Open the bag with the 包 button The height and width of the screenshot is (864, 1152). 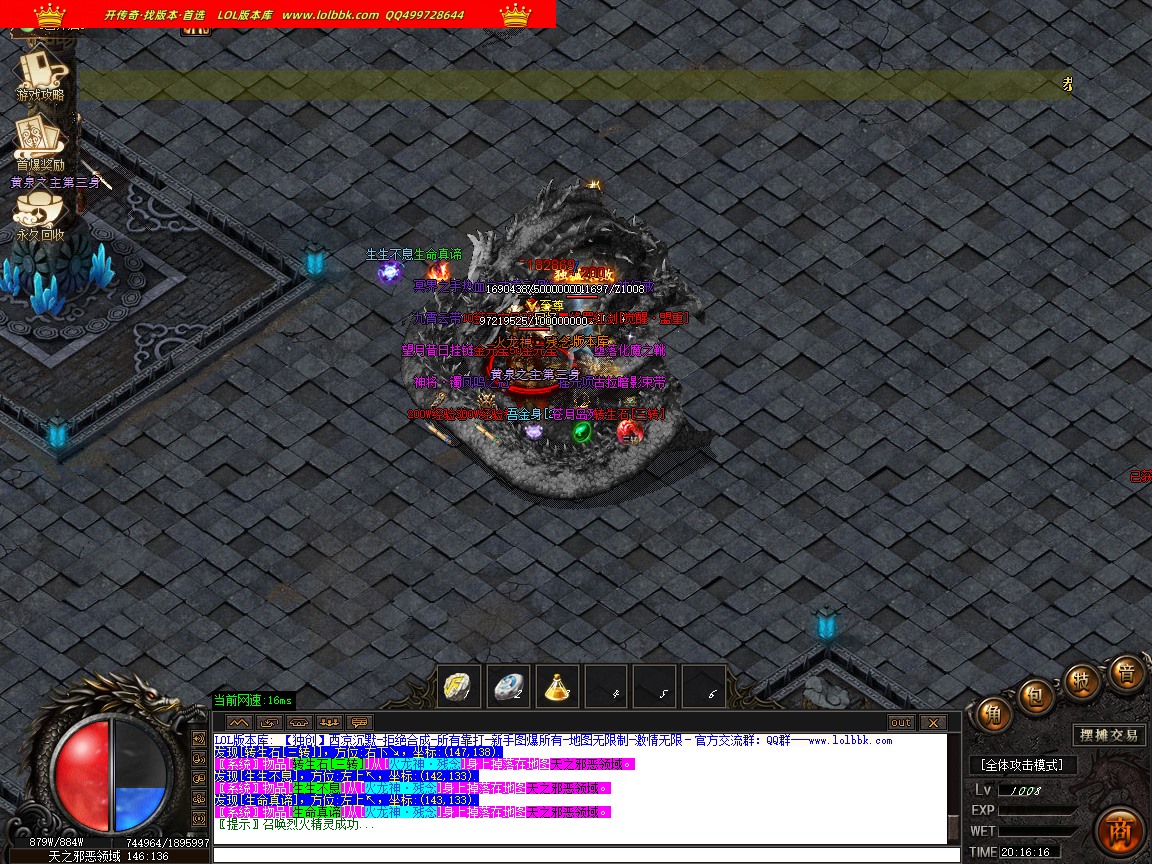coord(1037,696)
